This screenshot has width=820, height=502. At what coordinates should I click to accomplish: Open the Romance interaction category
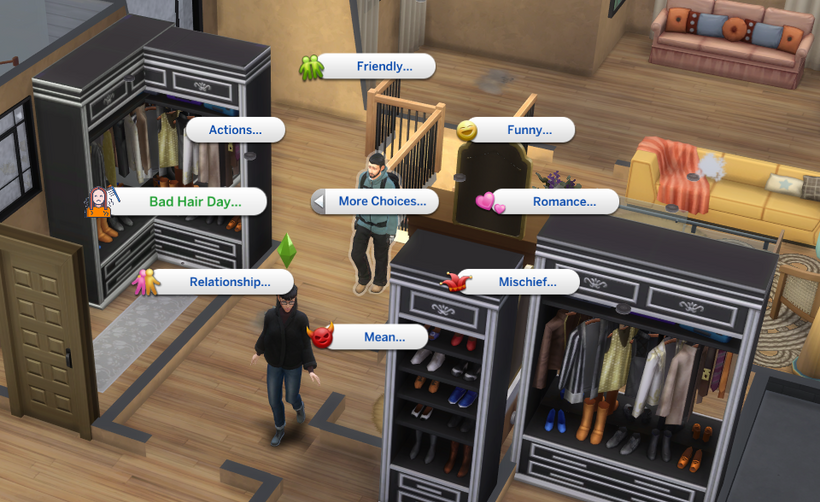coord(564,201)
